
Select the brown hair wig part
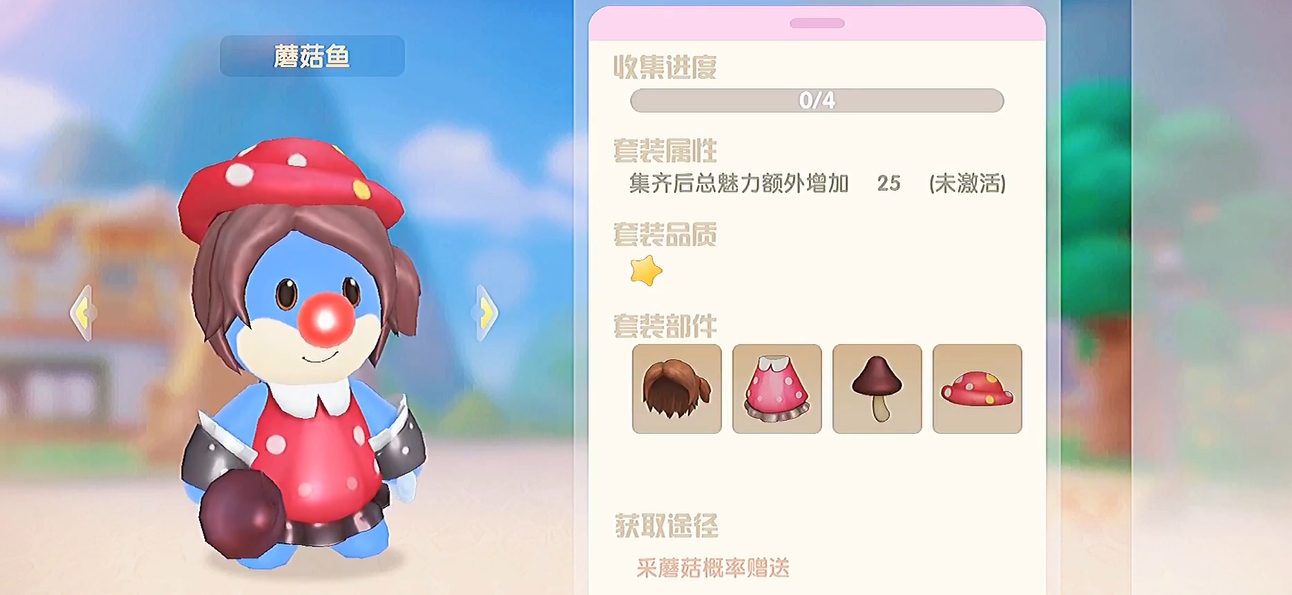tap(676, 389)
